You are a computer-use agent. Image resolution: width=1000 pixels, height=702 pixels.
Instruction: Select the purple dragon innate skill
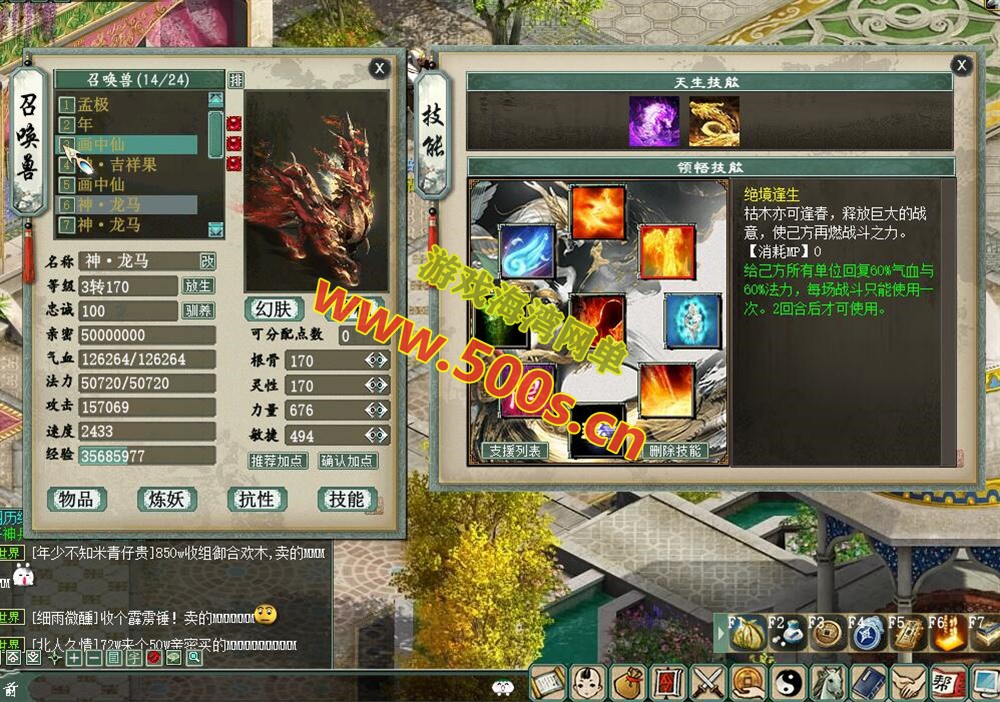654,122
